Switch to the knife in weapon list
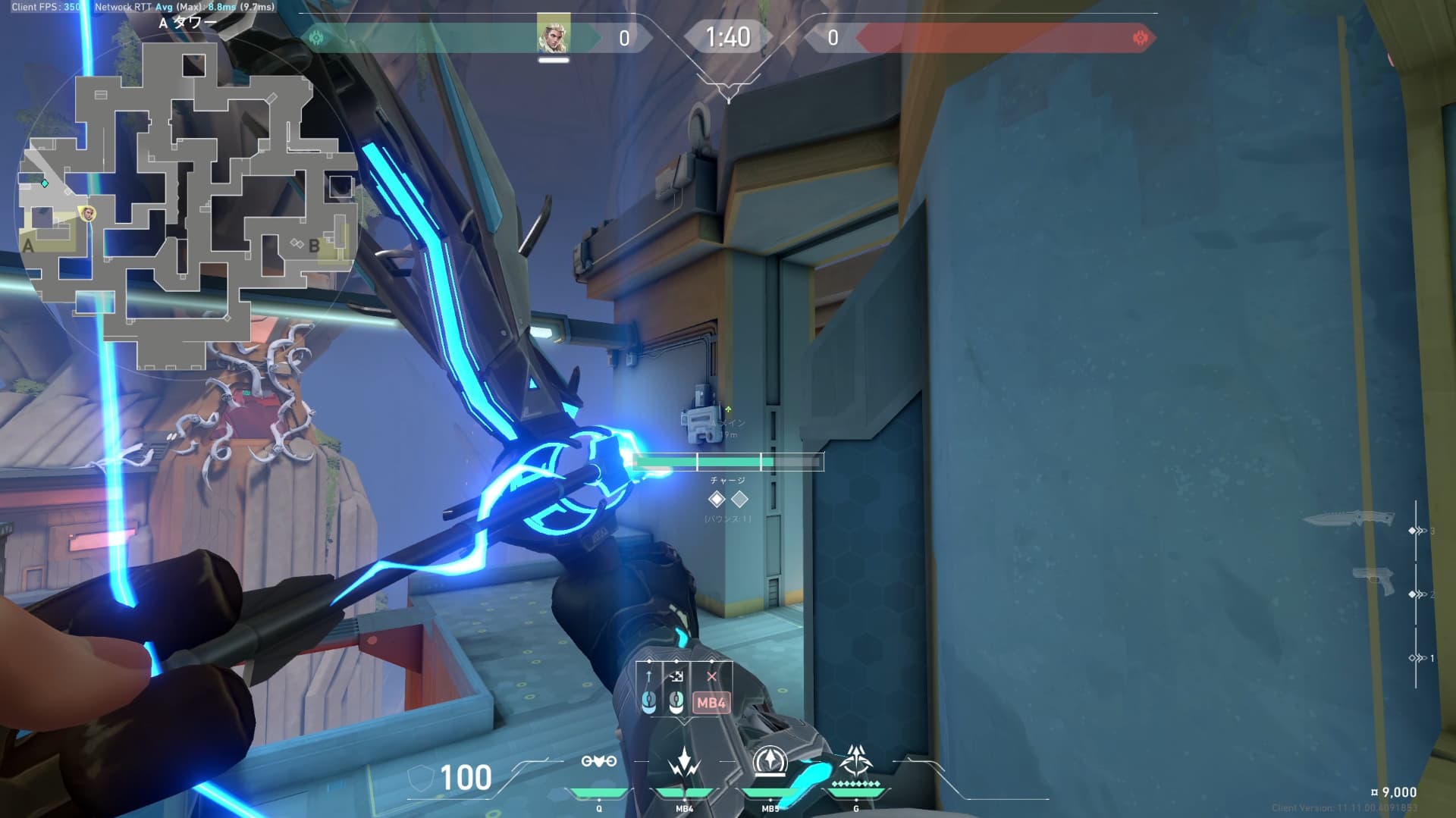This screenshot has height=818, width=1456. tap(1348, 519)
